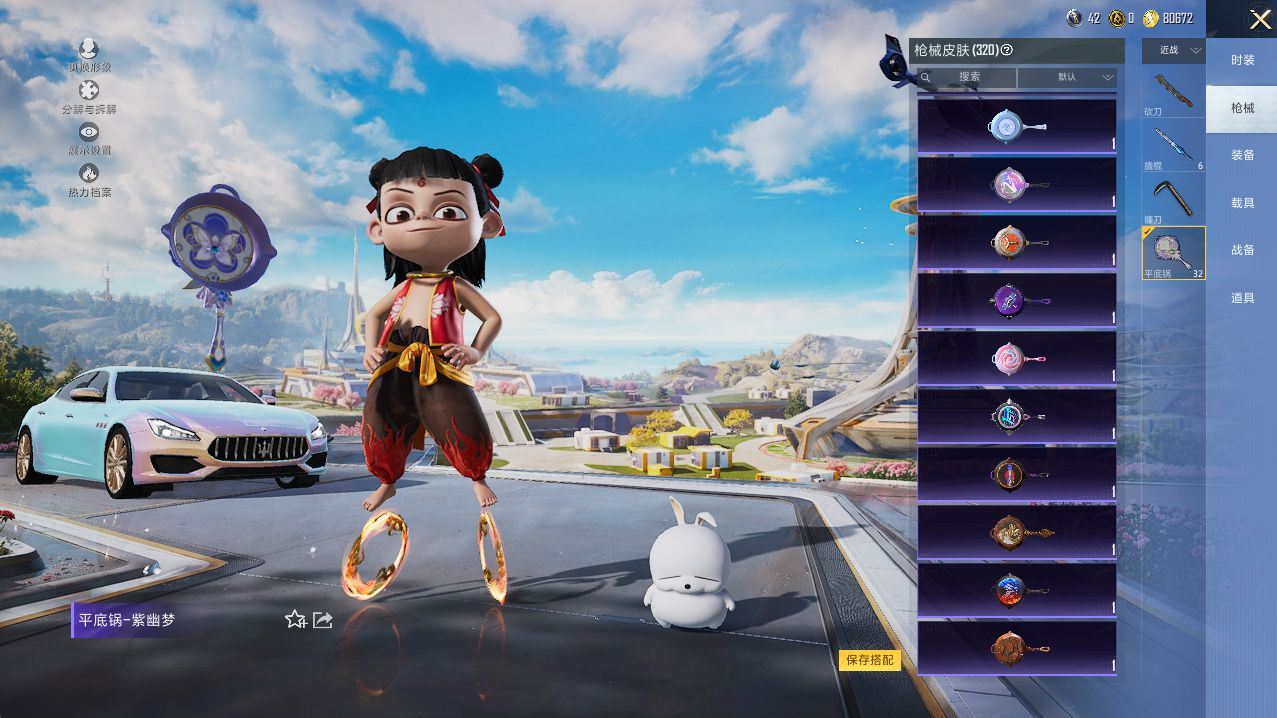Image resolution: width=1277 pixels, height=718 pixels.
Task: Open the help icon beside 枪械皮肤
Action: 1007,50
